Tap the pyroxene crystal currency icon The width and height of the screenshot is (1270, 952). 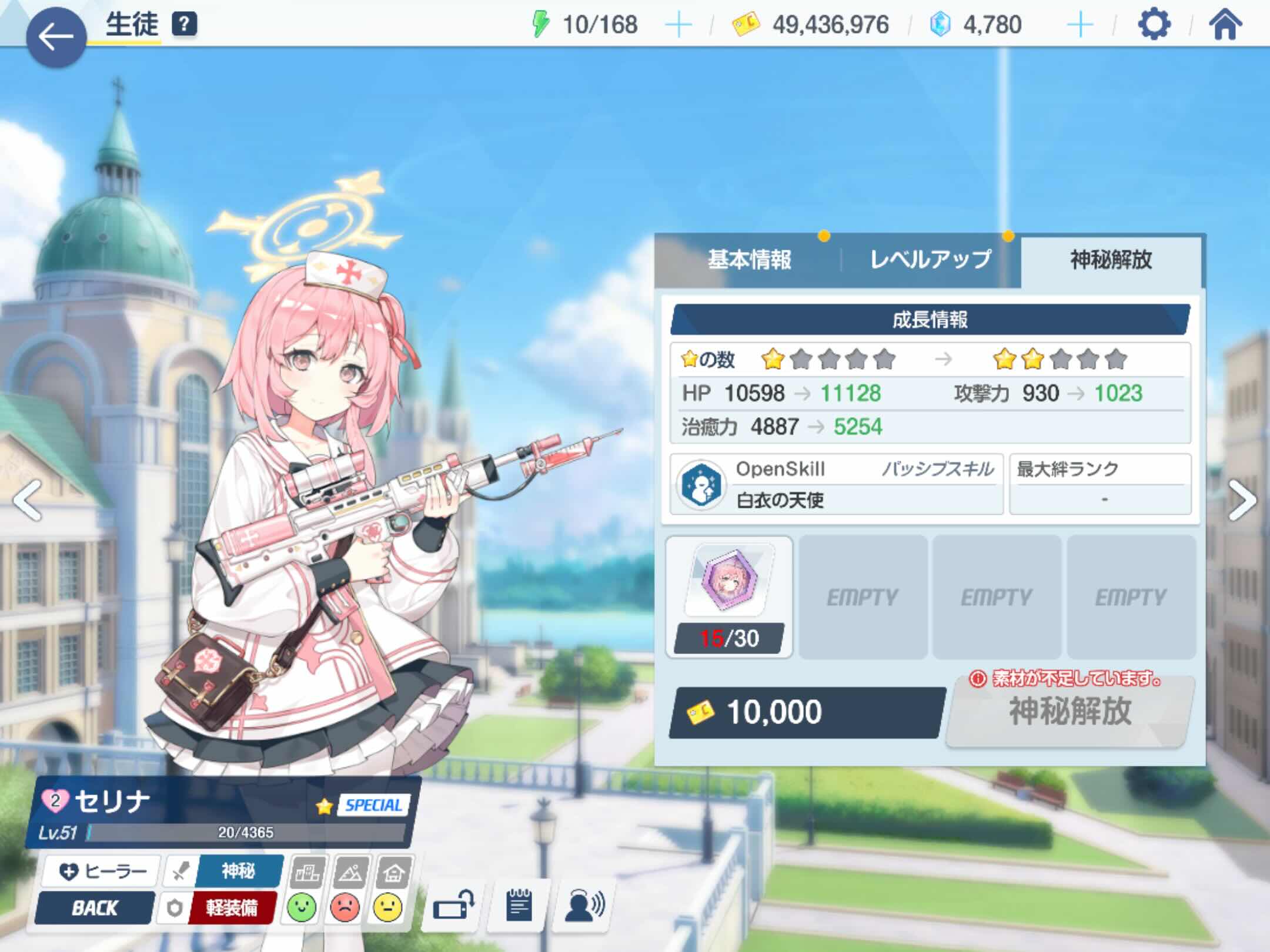point(940,25)
